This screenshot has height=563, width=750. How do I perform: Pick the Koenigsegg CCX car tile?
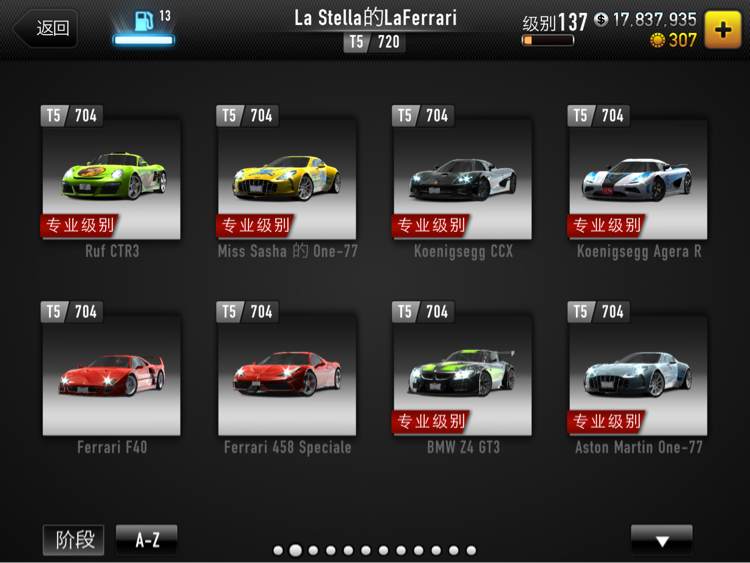click(x=463, y=178)
